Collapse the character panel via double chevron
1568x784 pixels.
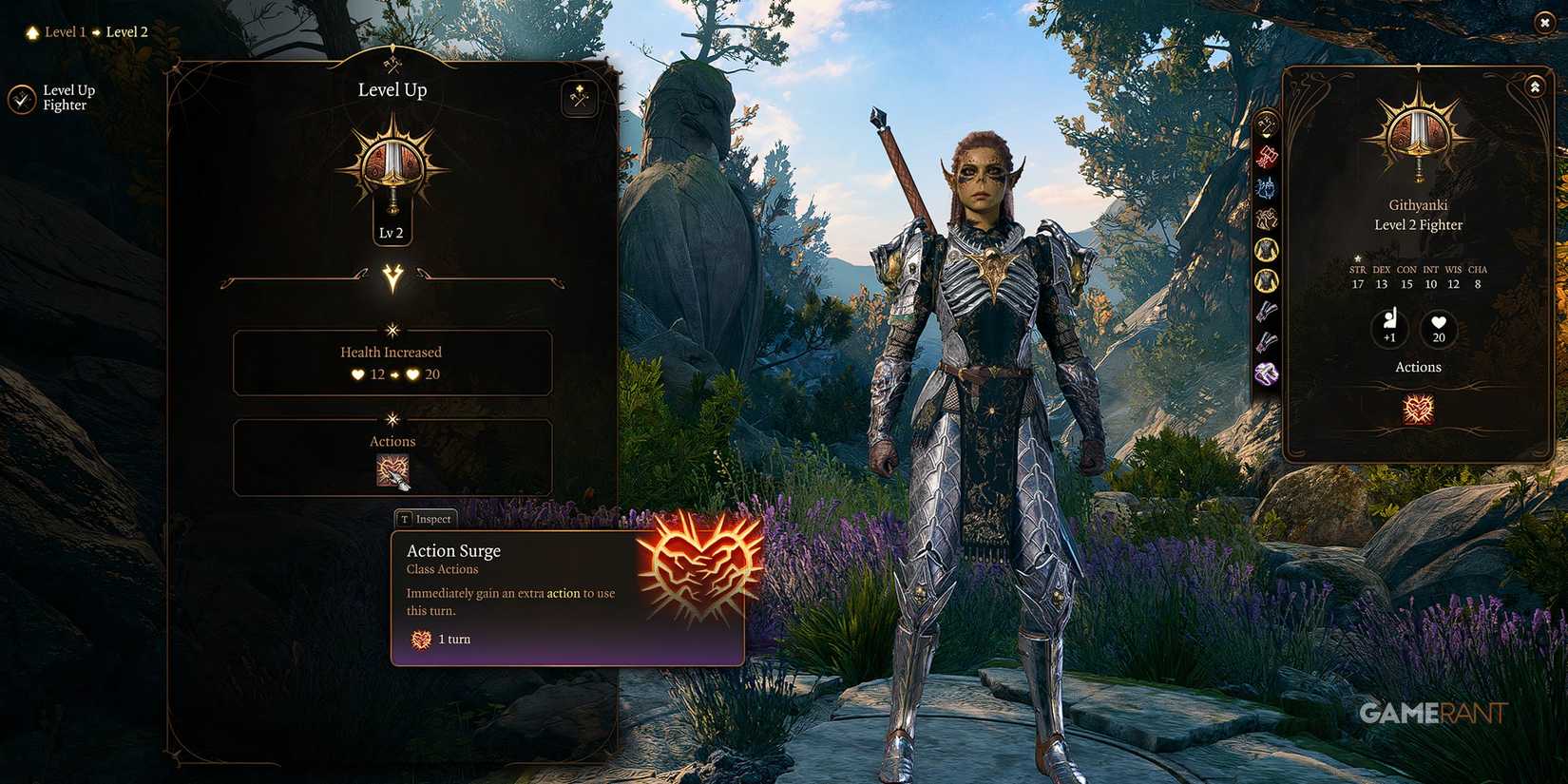tap(1535, 86)
